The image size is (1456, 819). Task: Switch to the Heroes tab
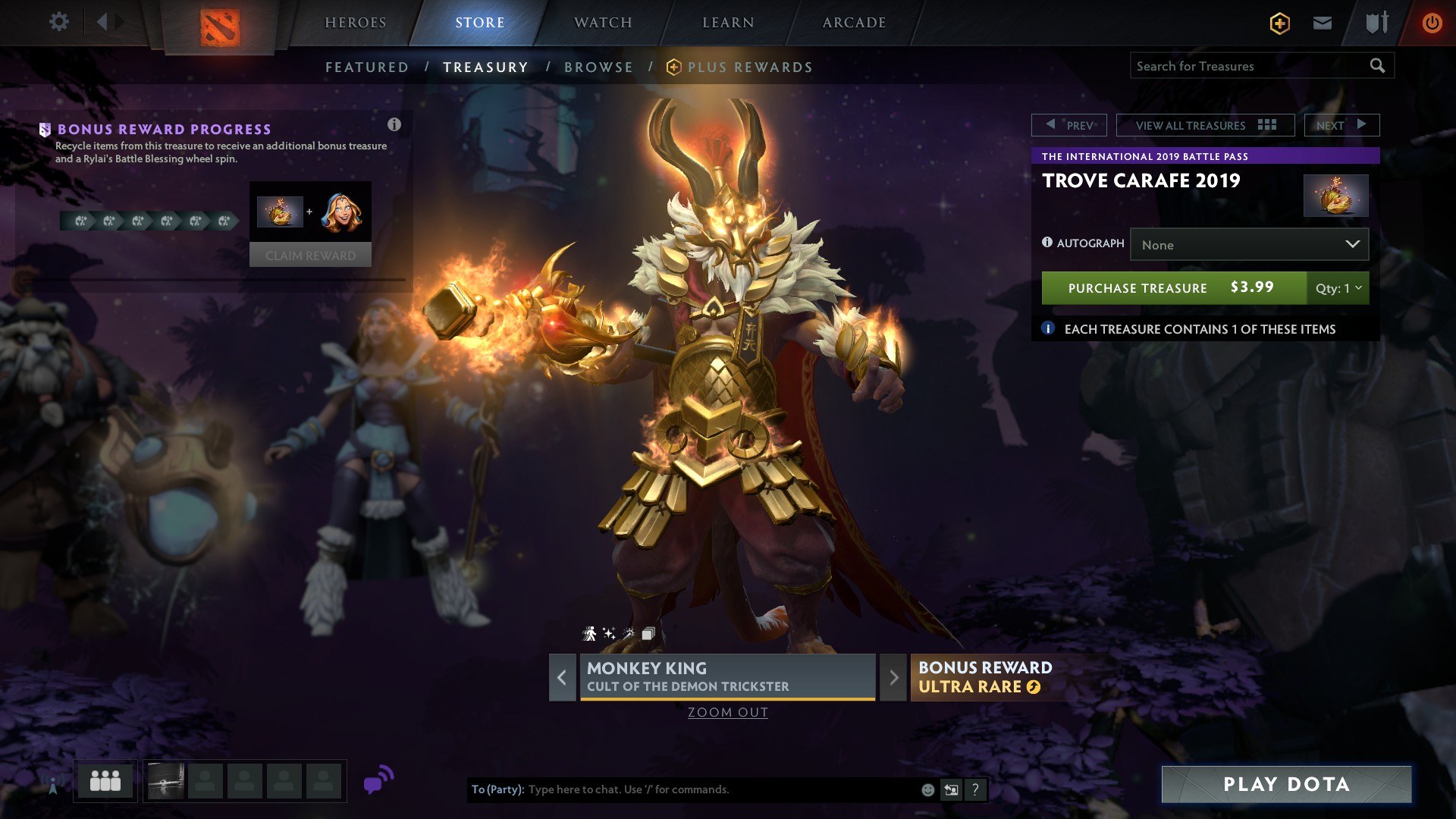(x=356, y=23)
